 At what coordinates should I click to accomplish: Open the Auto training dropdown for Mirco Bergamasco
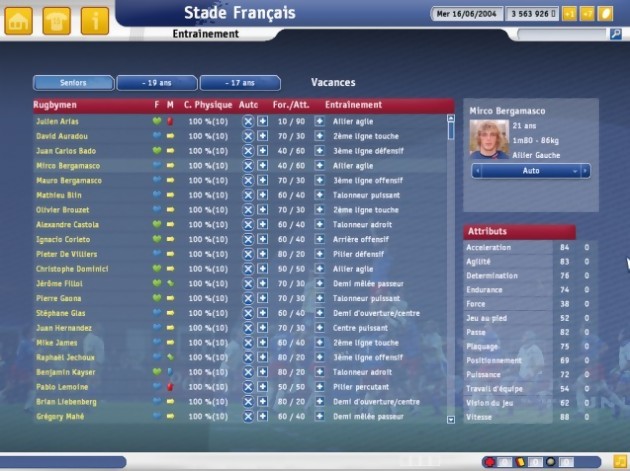531,171
